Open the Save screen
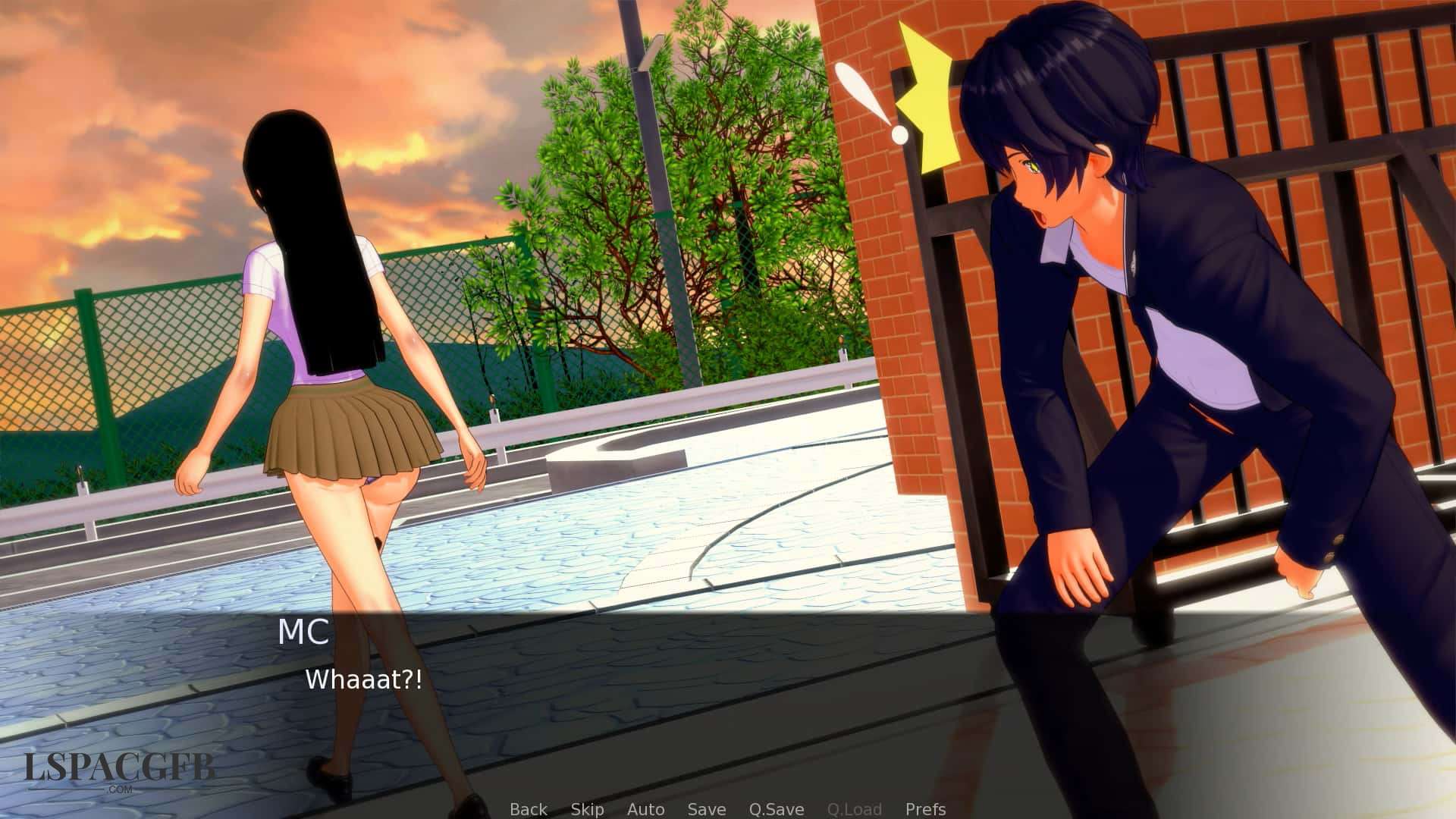This screenshot has width=1456, height=819. click(x=705, y=809)
